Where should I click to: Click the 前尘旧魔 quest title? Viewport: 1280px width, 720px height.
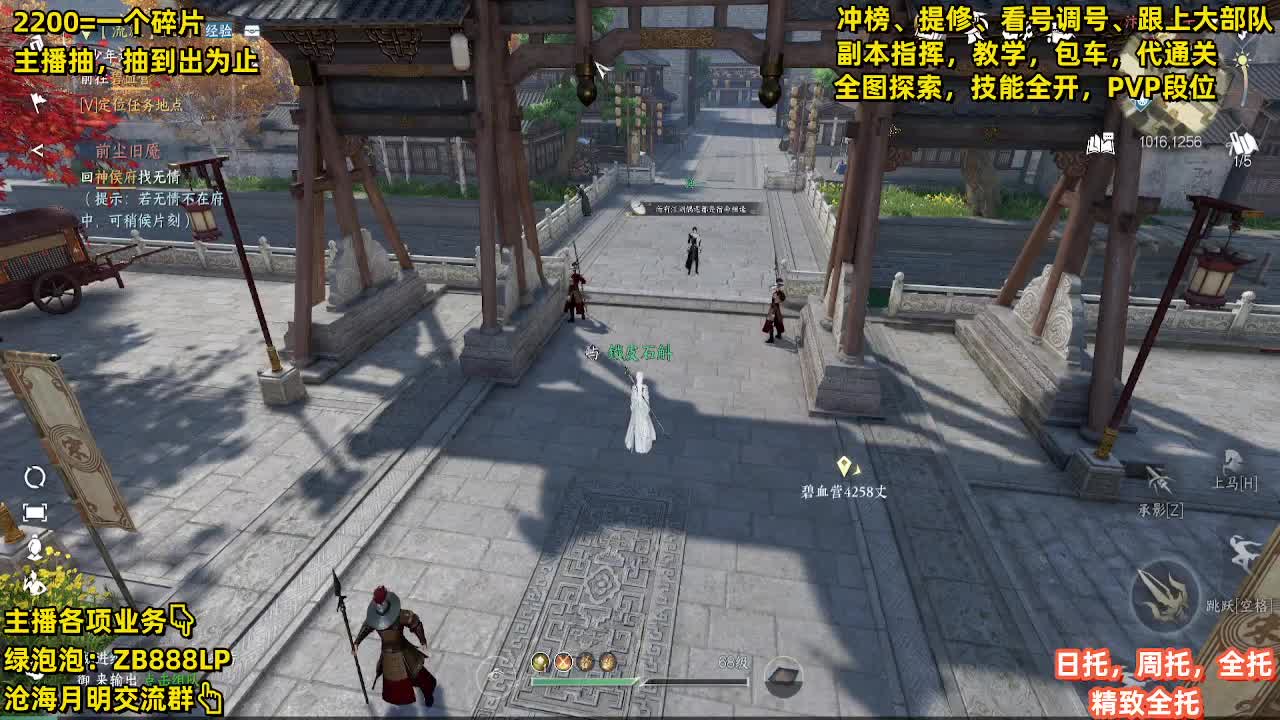128,151
